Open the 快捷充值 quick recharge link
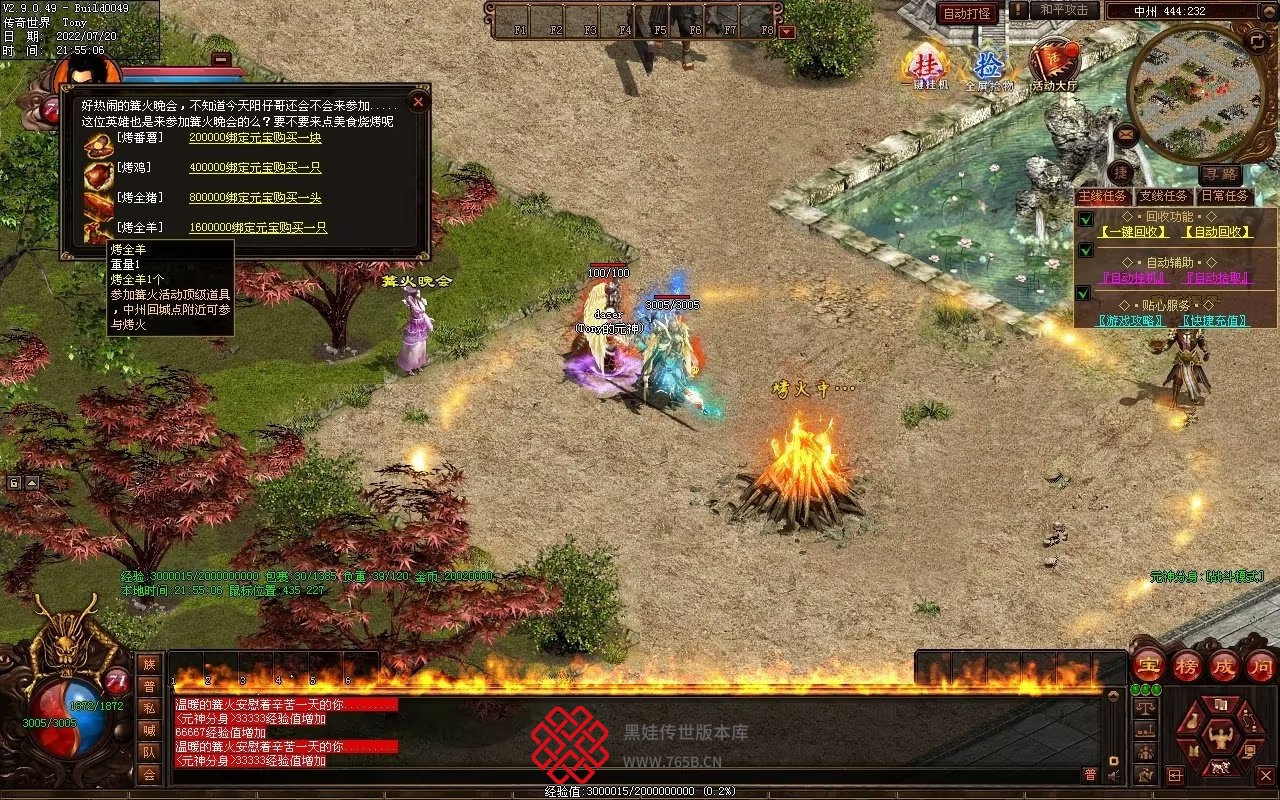The height and width of the screenshot is (800, 1280). tap(1215, 321)
